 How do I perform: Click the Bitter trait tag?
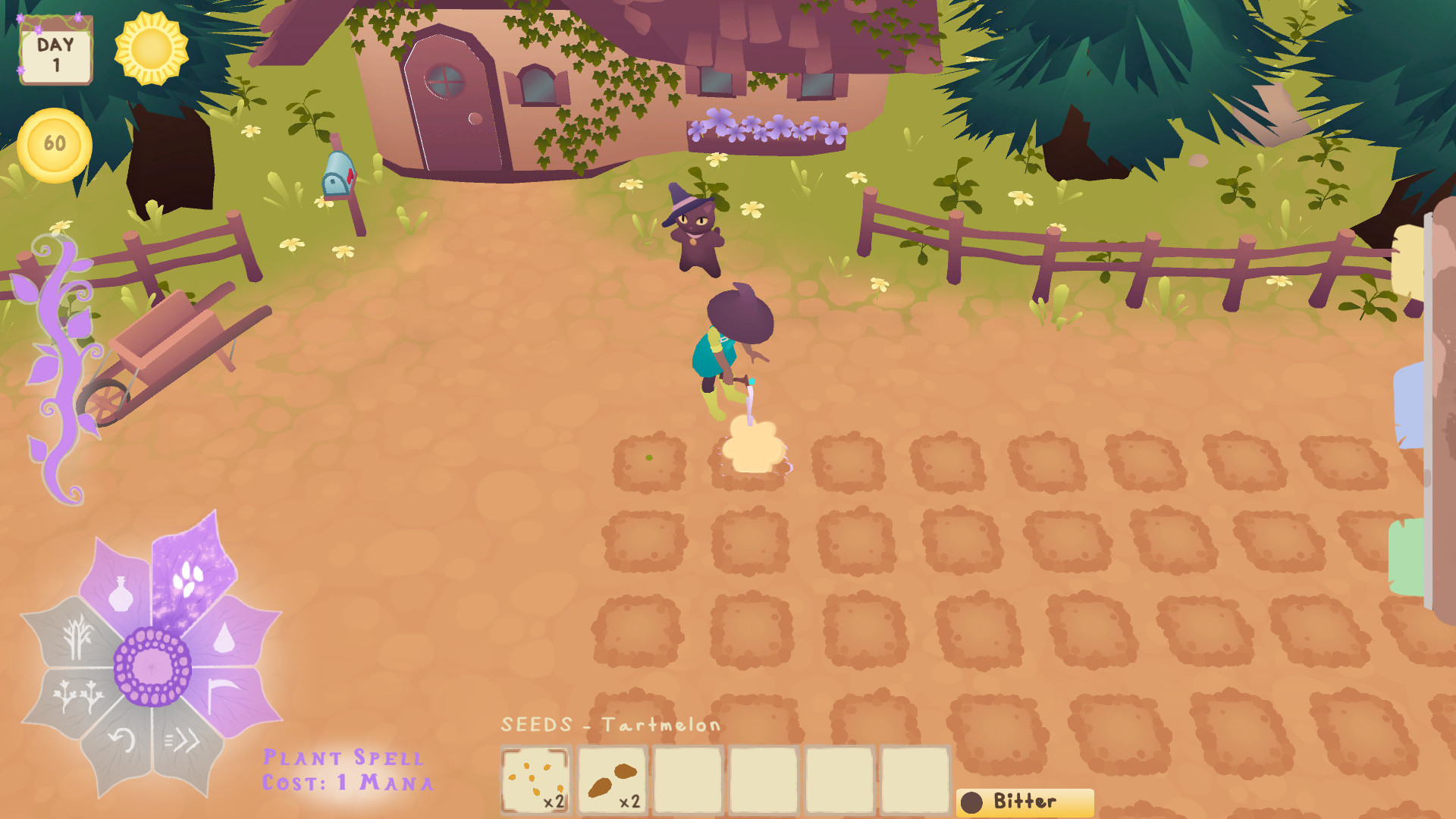click(x=1024, y=801)
